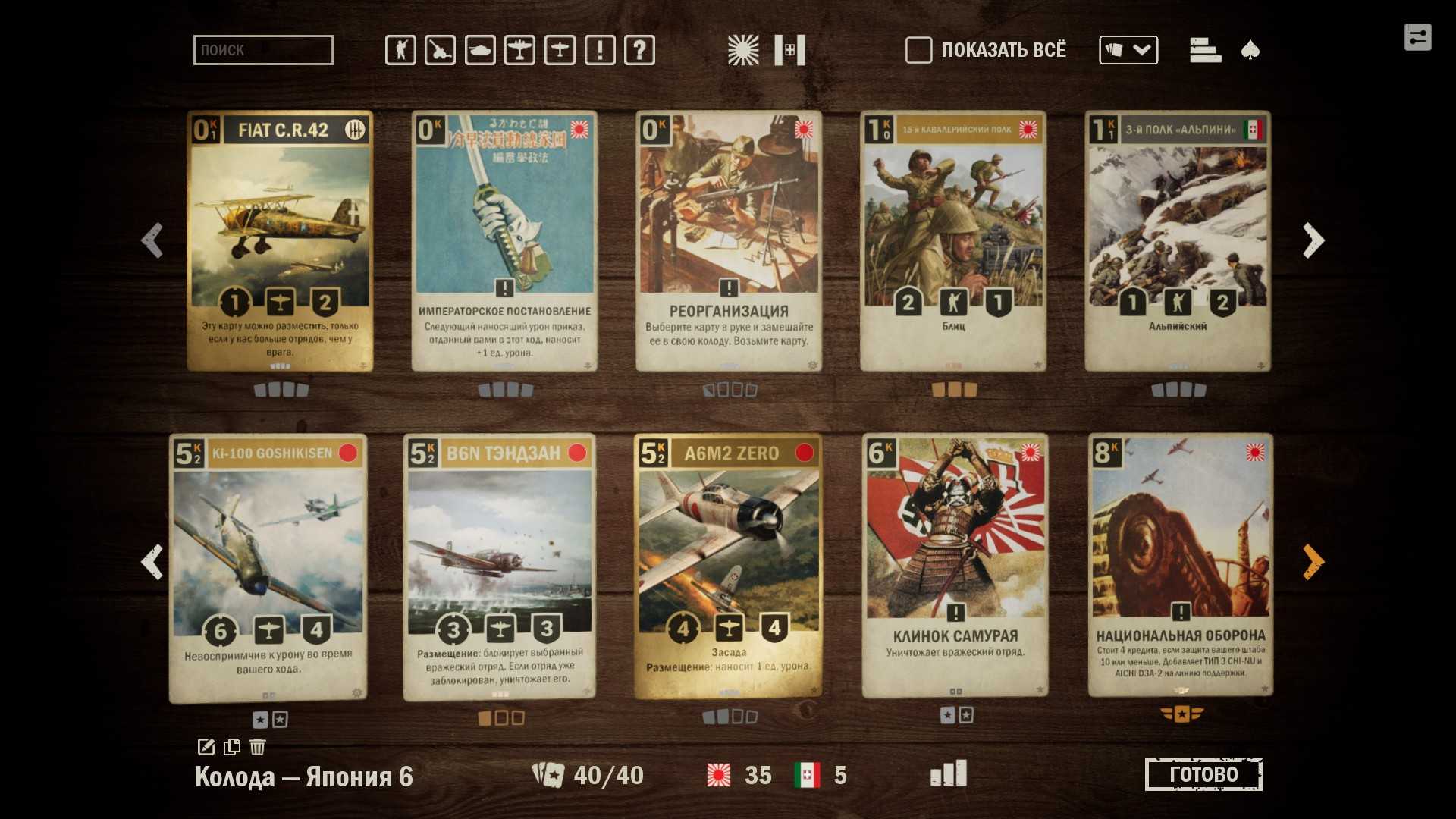Delete the deck with trash icon
Screen dimensions: 1456x819
[x=258, y=747]
